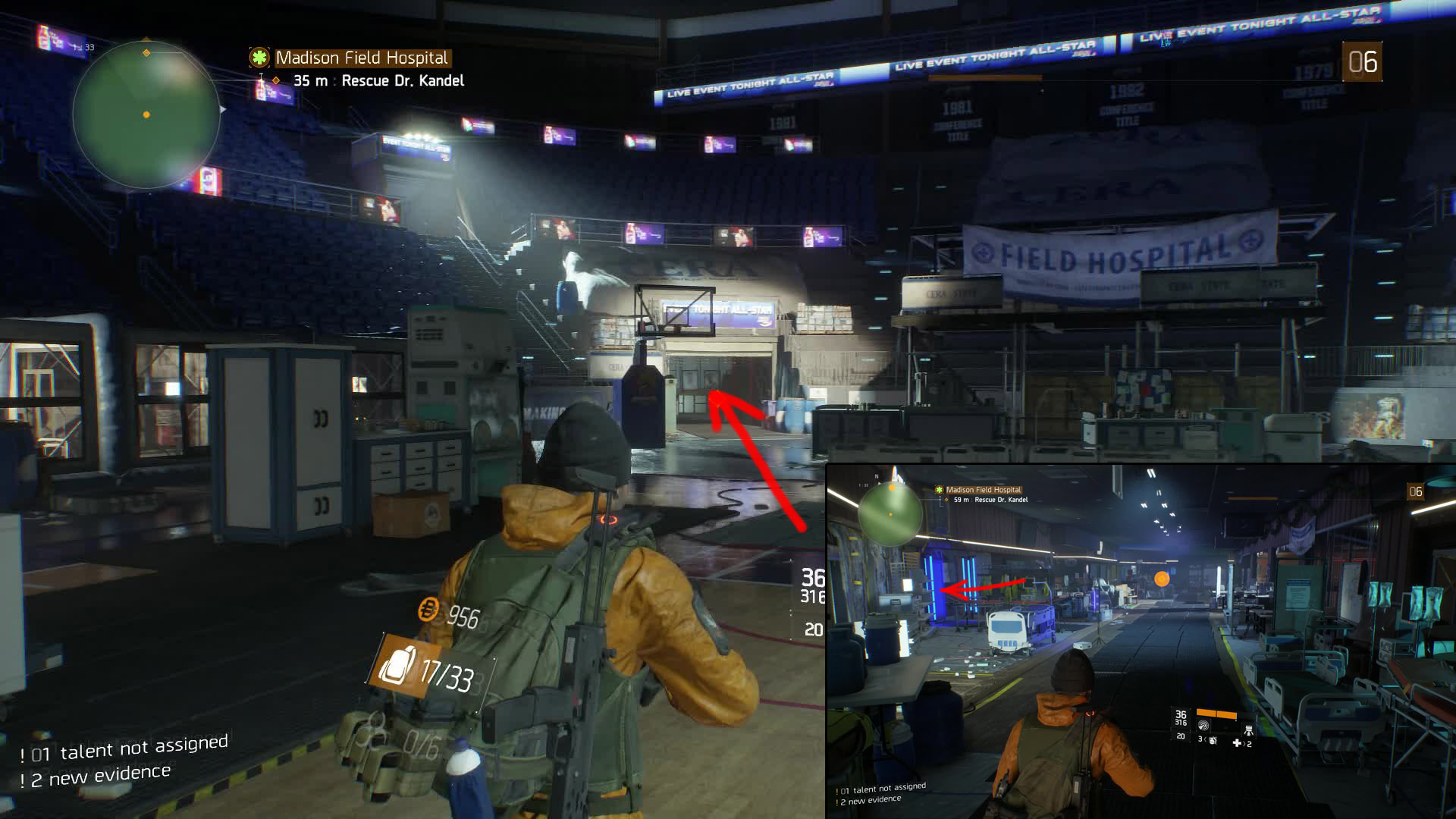Screen dimensions: 1456x819
Task: Click the large circular minimap in the main view
Action: 146,114
